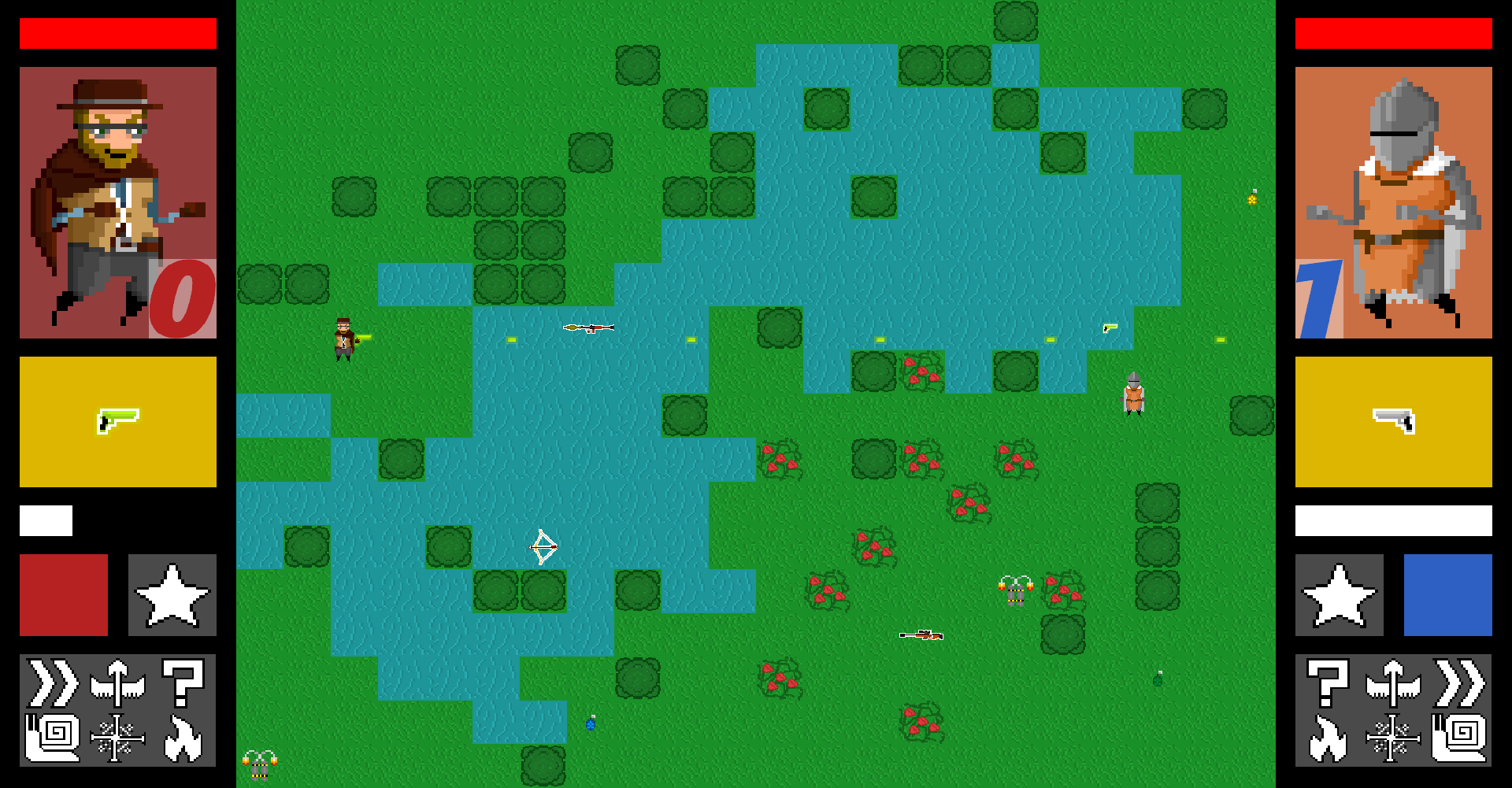Select the glowing pistol in left weapon slot
The image size is (1512, 788).
point(118,422)
